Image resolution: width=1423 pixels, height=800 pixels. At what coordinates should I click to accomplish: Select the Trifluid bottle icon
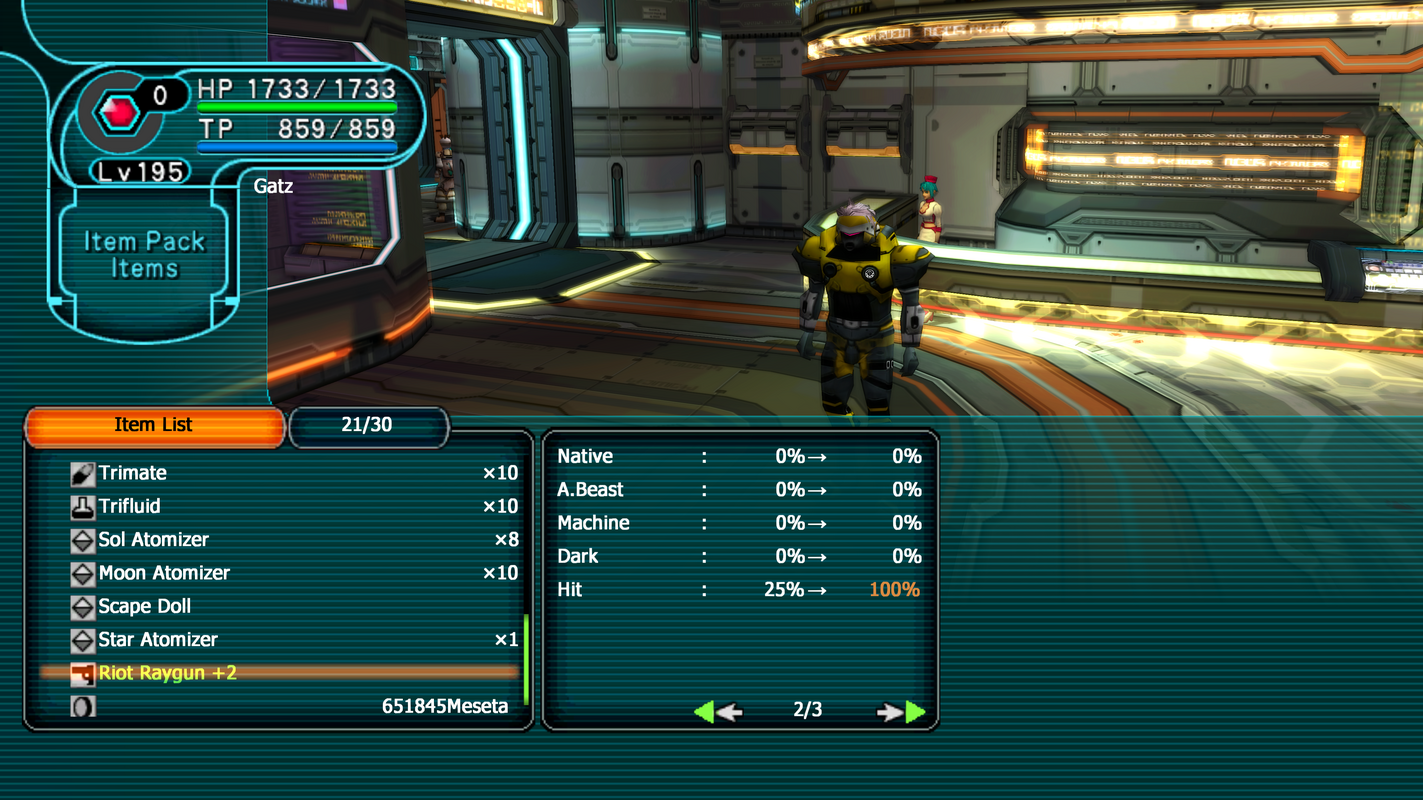pyautogui.click(x=85, y=506)
